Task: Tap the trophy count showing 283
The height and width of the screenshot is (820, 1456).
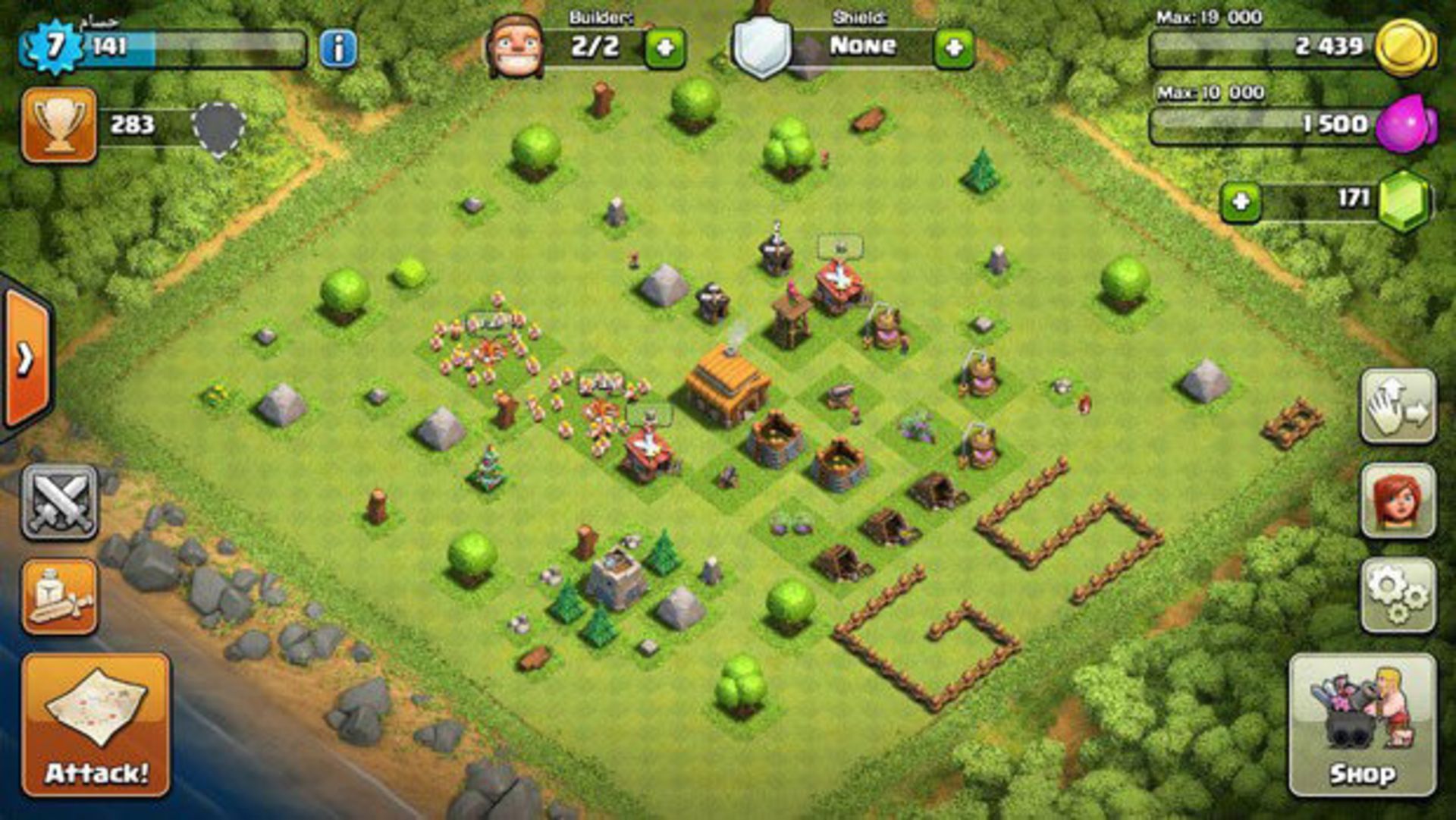Action: (132, 125)
